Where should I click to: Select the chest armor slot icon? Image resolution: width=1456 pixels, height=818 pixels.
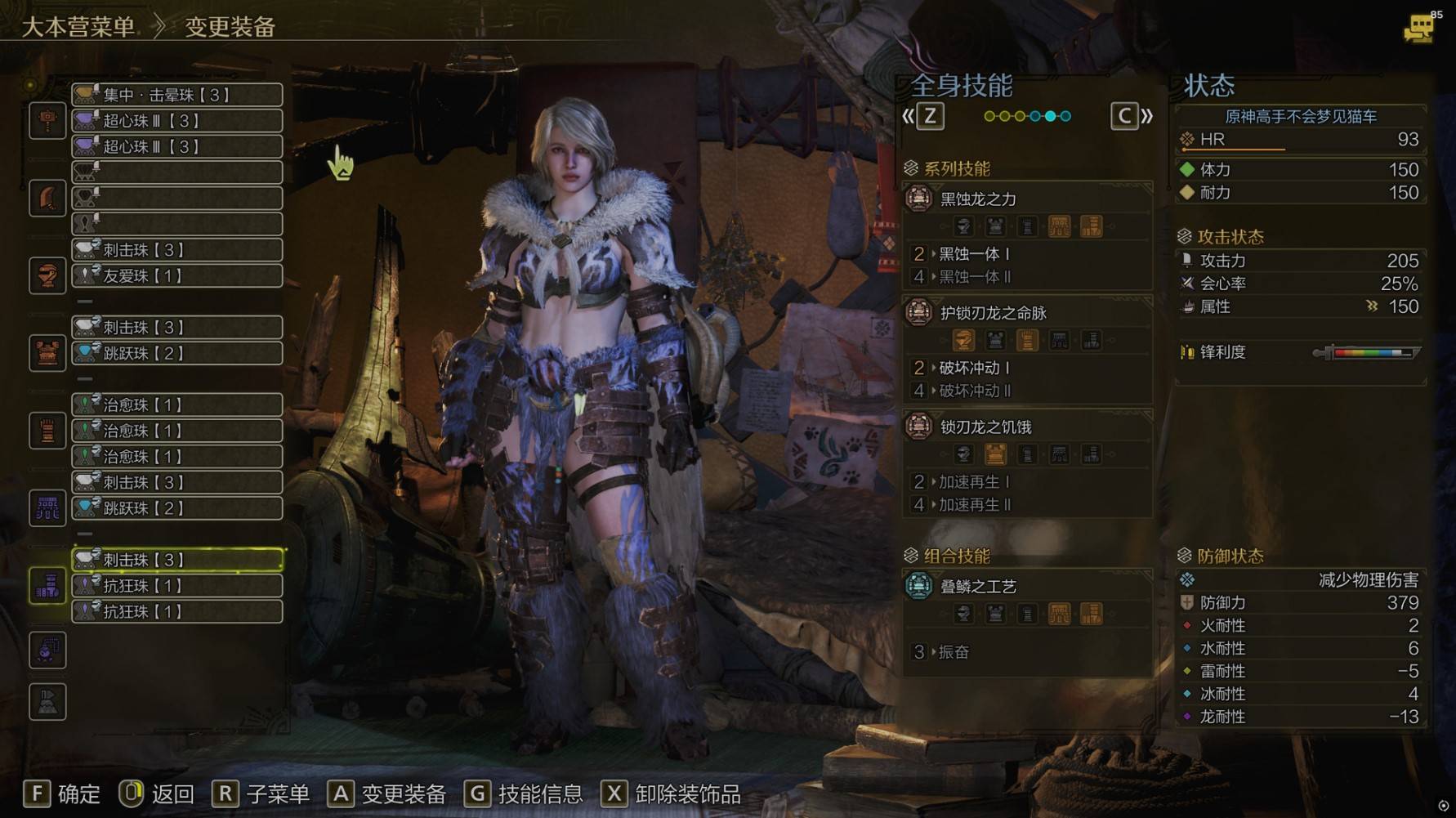tap(47, 353)
